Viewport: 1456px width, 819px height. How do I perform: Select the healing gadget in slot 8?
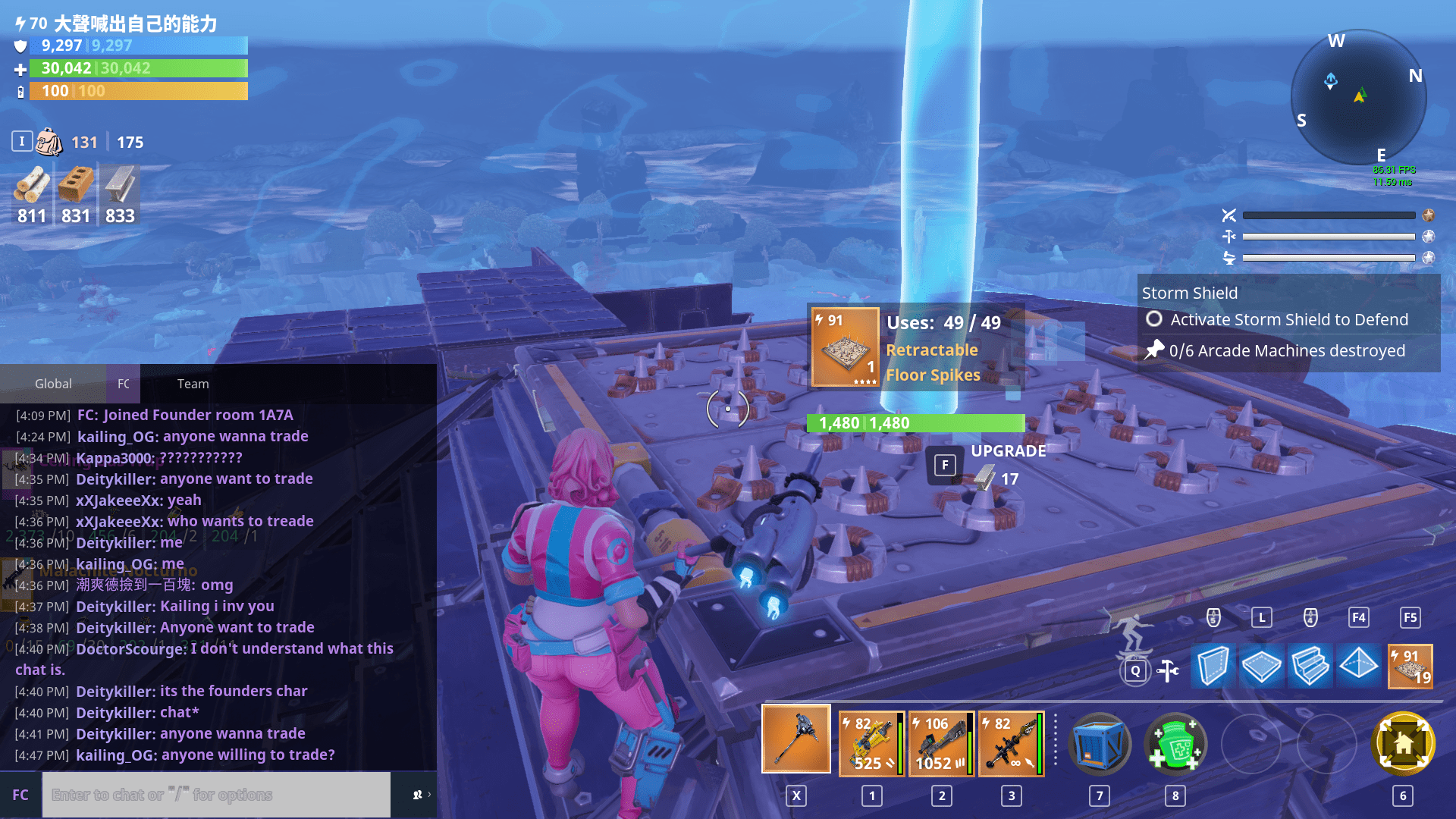(1175, 743)
